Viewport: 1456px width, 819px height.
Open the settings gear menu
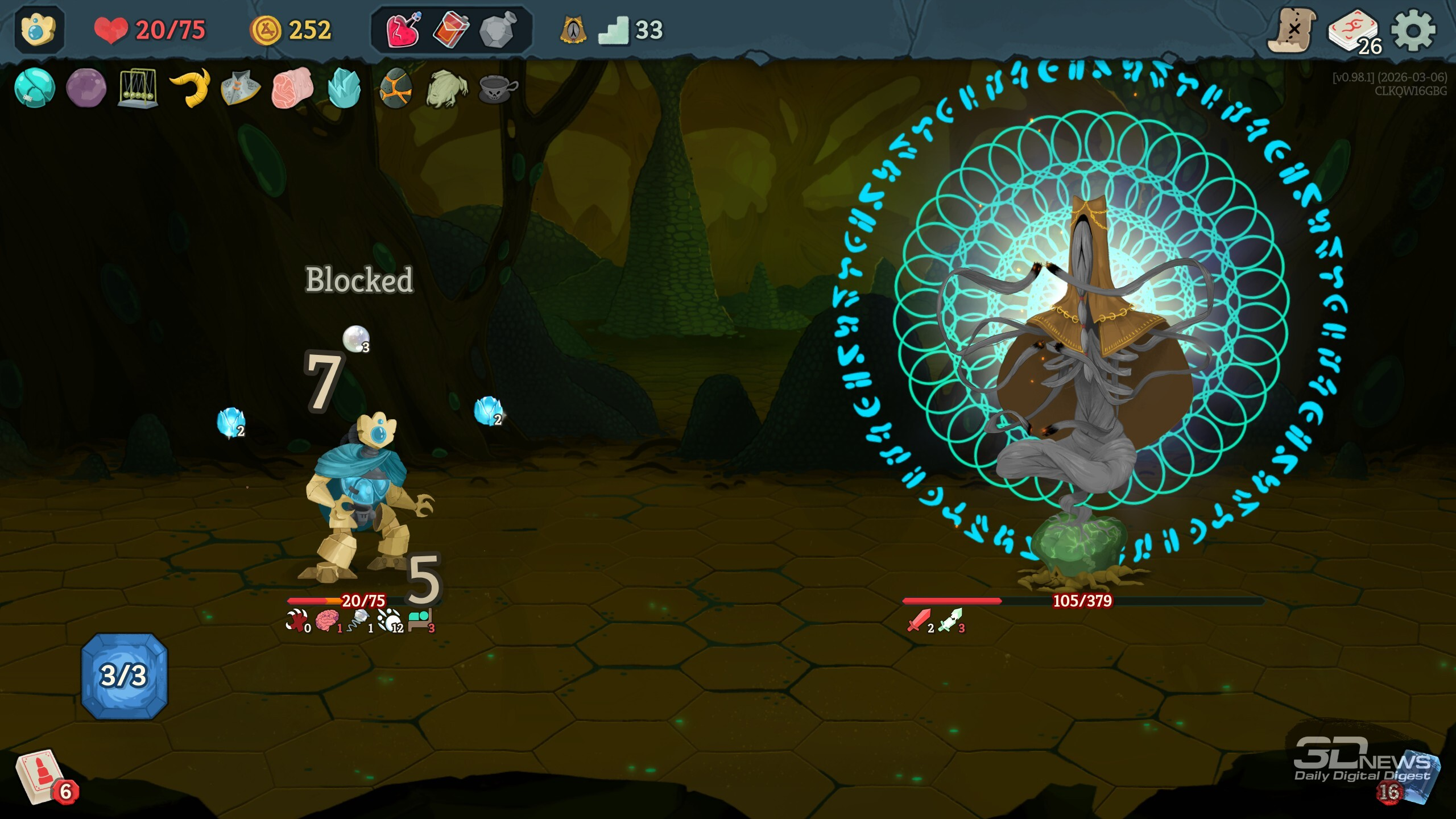(1413, 30)
